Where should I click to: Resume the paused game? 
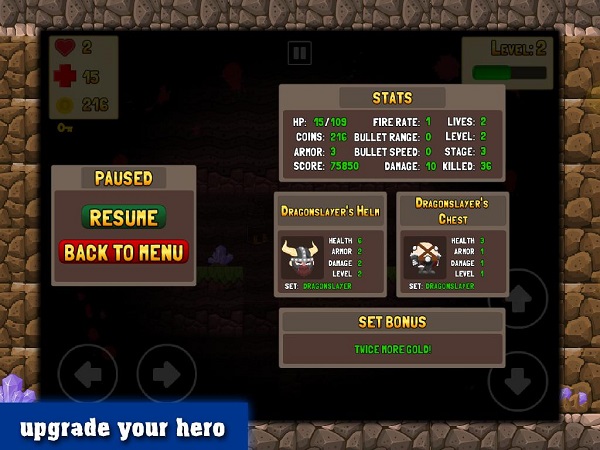tap(124, 217)
